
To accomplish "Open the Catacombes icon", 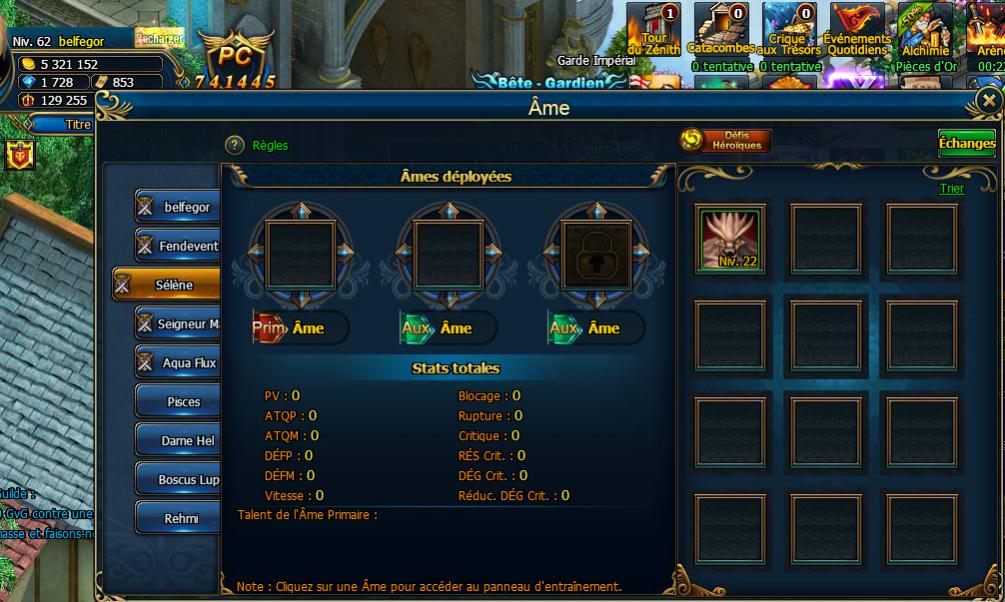I will click(x=720, y=28).
